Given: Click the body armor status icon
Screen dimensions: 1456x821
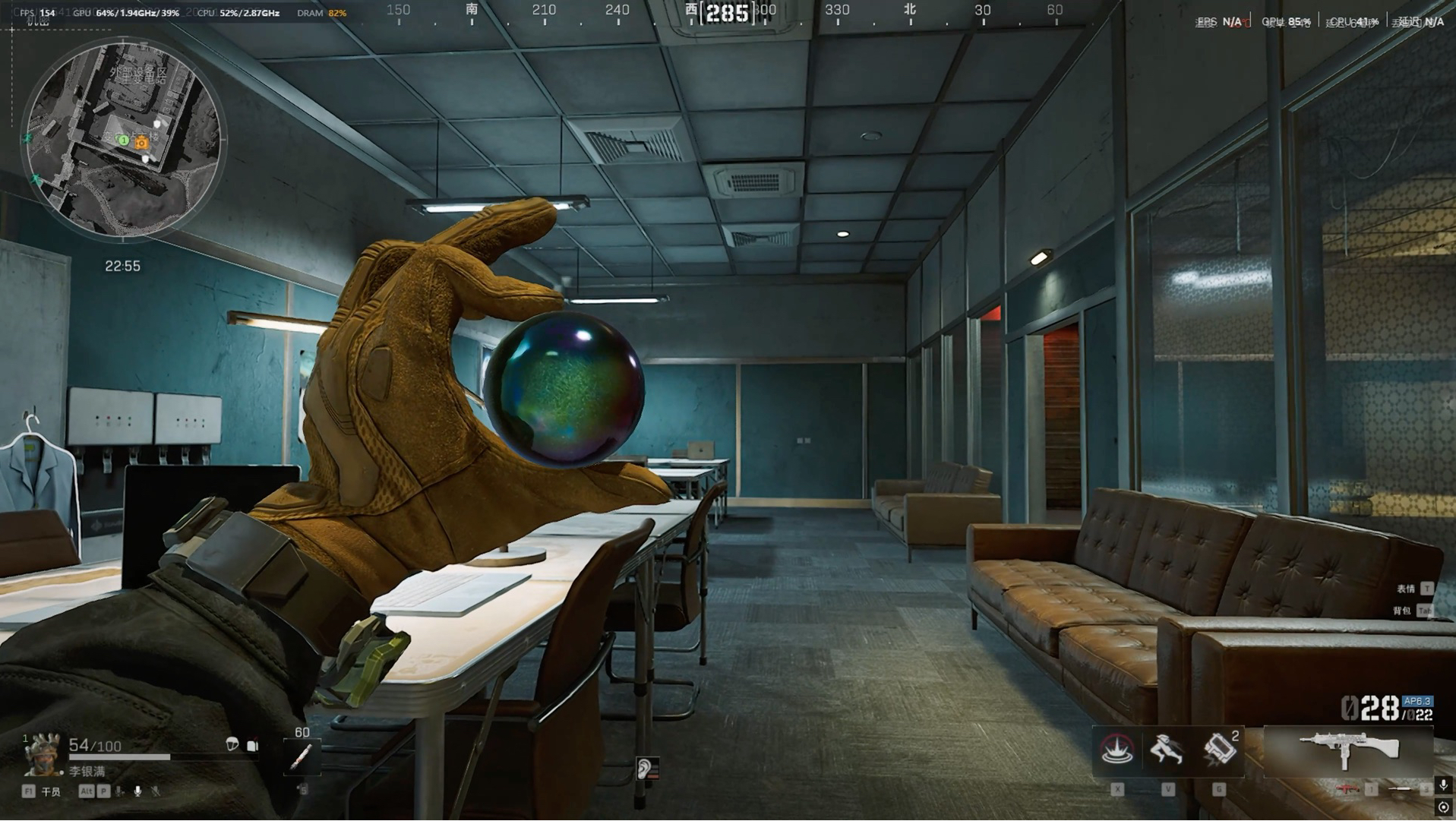Looking at the screenshot, I should (x=253, y=745).
